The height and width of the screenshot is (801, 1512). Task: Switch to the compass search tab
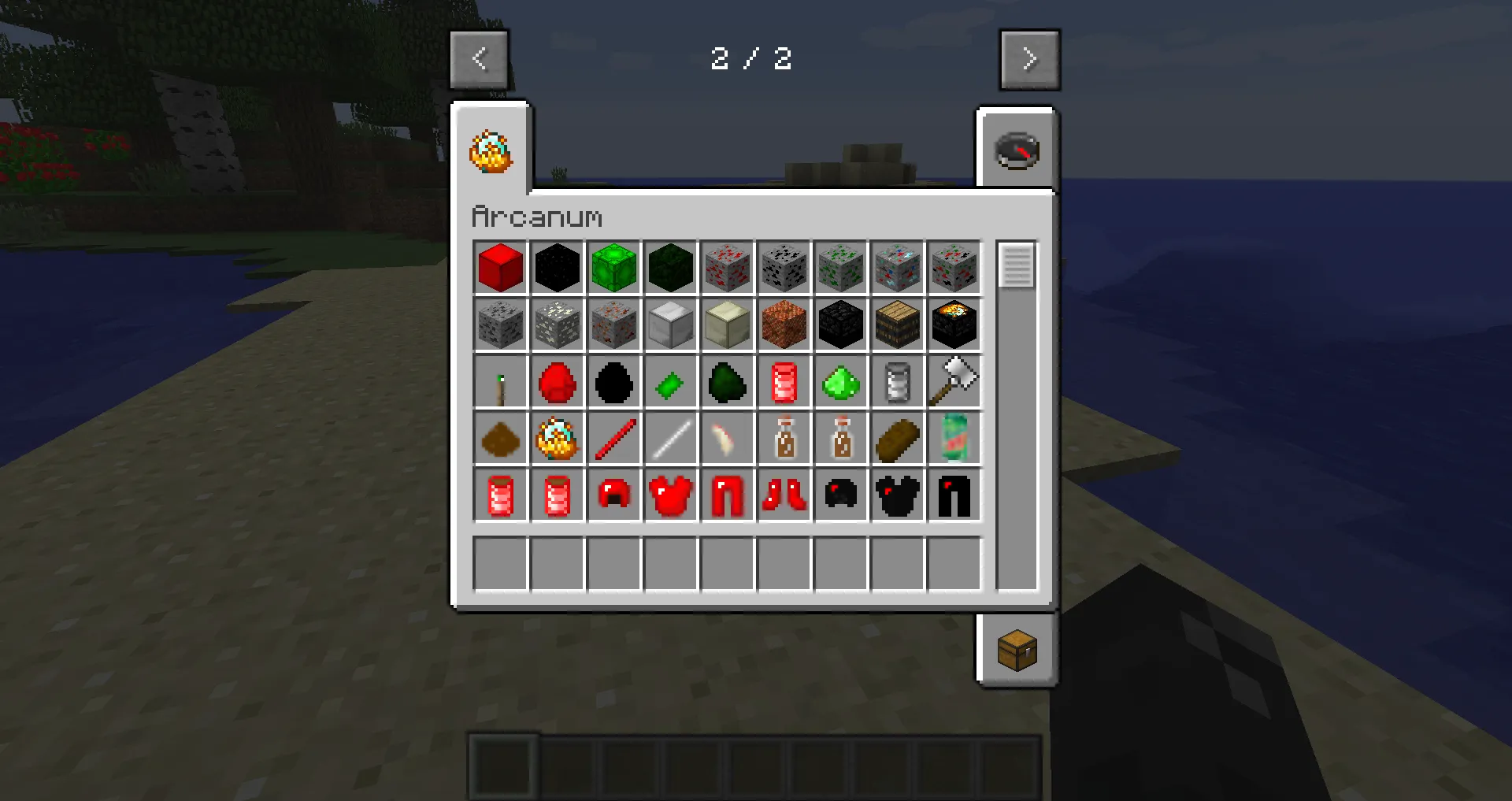click(1017, 150)
